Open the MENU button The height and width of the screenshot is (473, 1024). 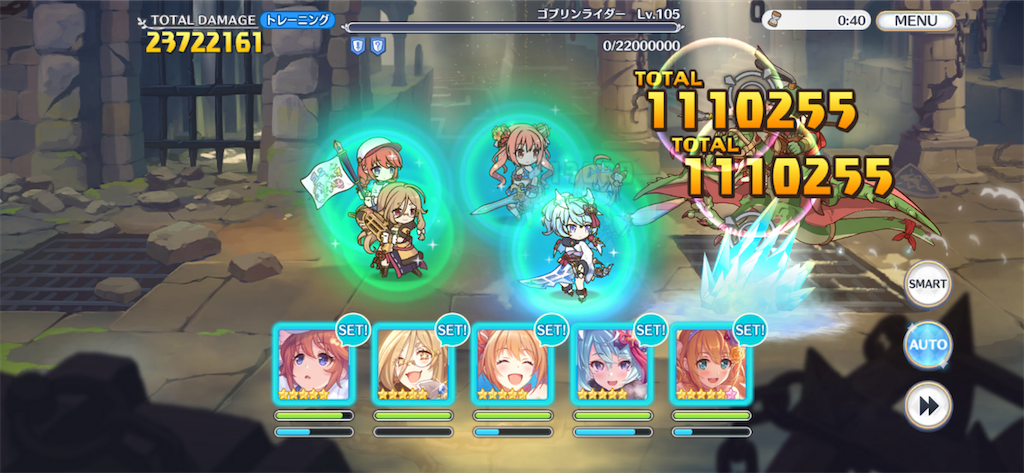point(915,20)
